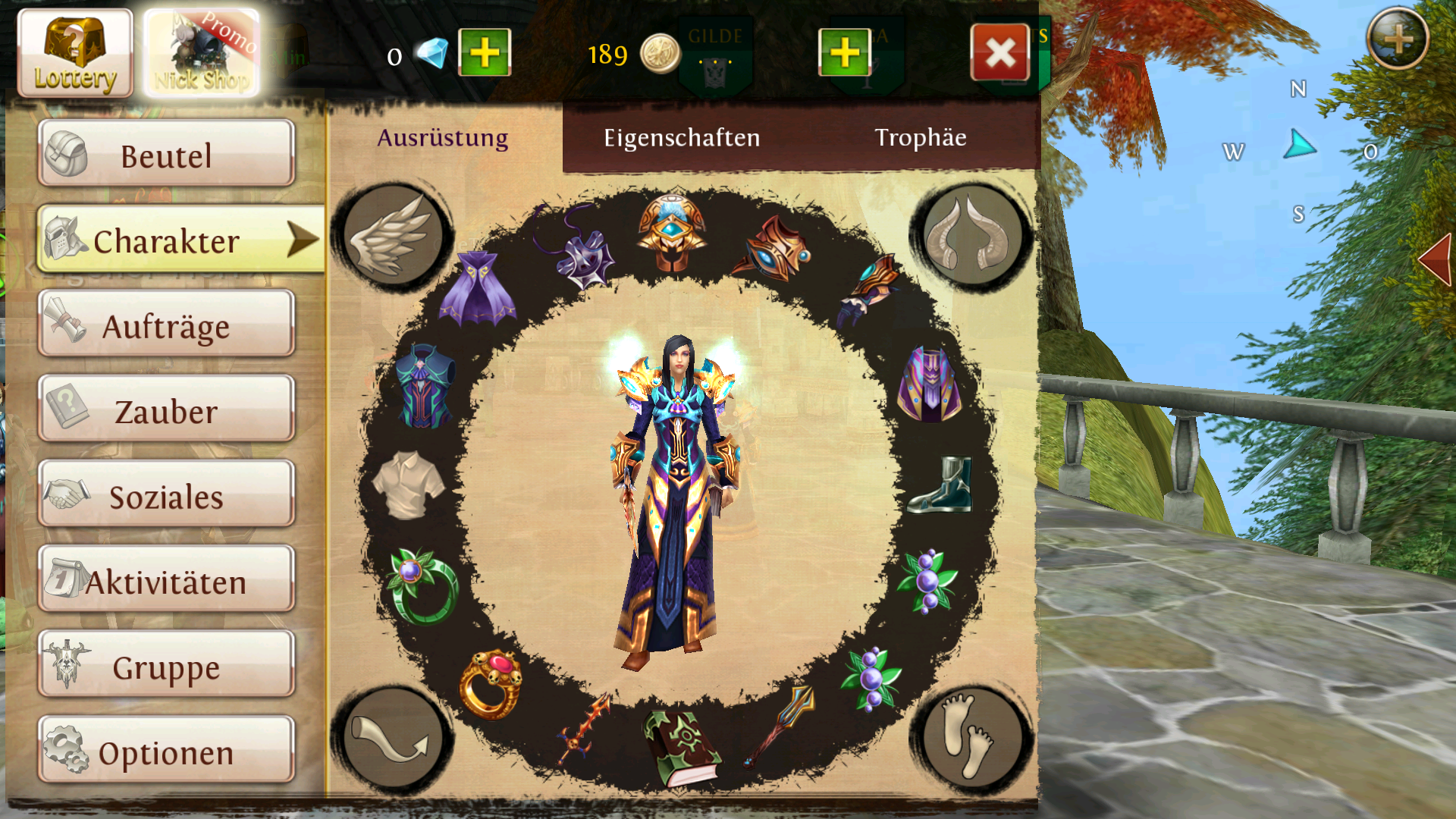Close the character window with red X
This screenshot has width=1456, height=819.
pos(999,53)
